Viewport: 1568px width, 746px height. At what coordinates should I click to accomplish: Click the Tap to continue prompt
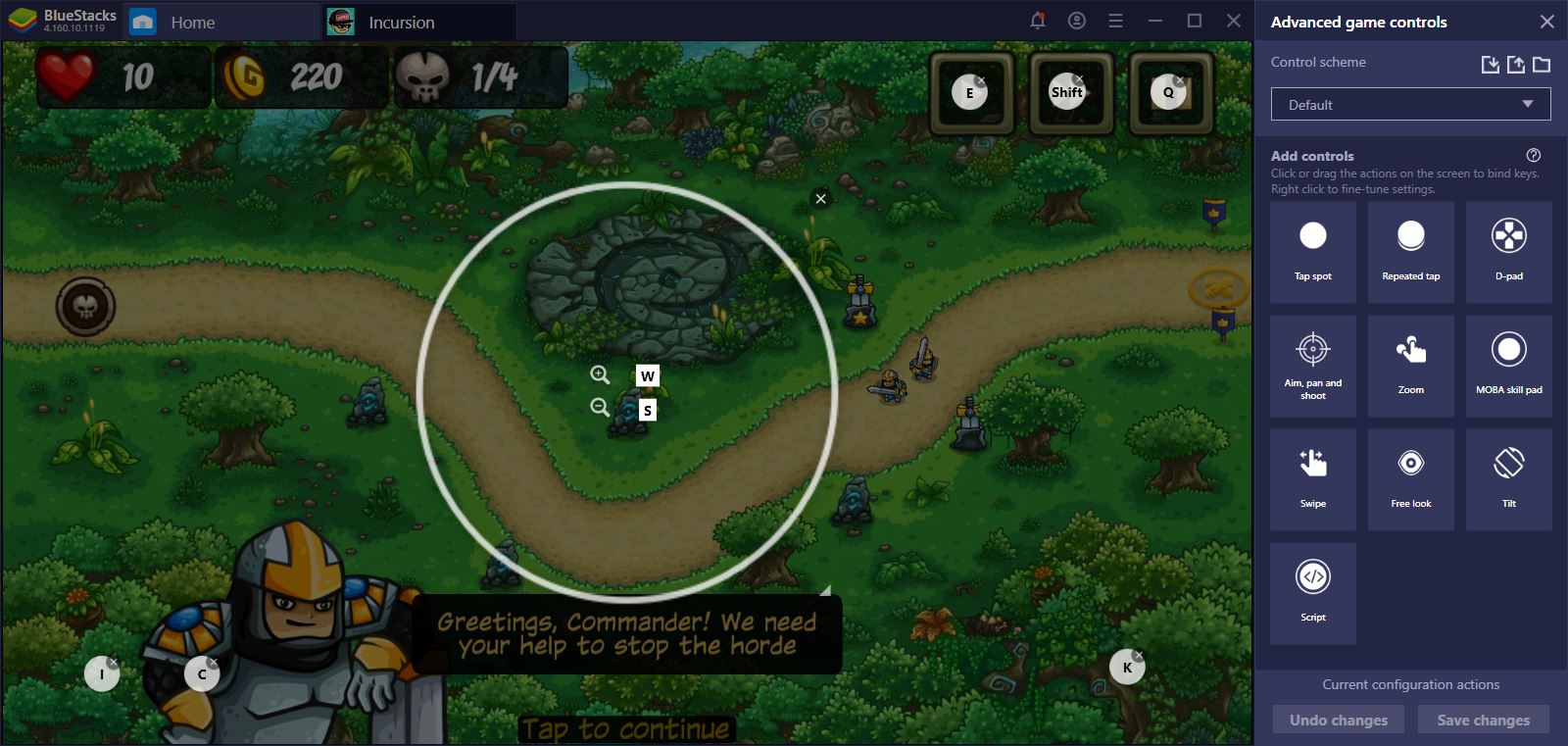[x=626, y=729]
